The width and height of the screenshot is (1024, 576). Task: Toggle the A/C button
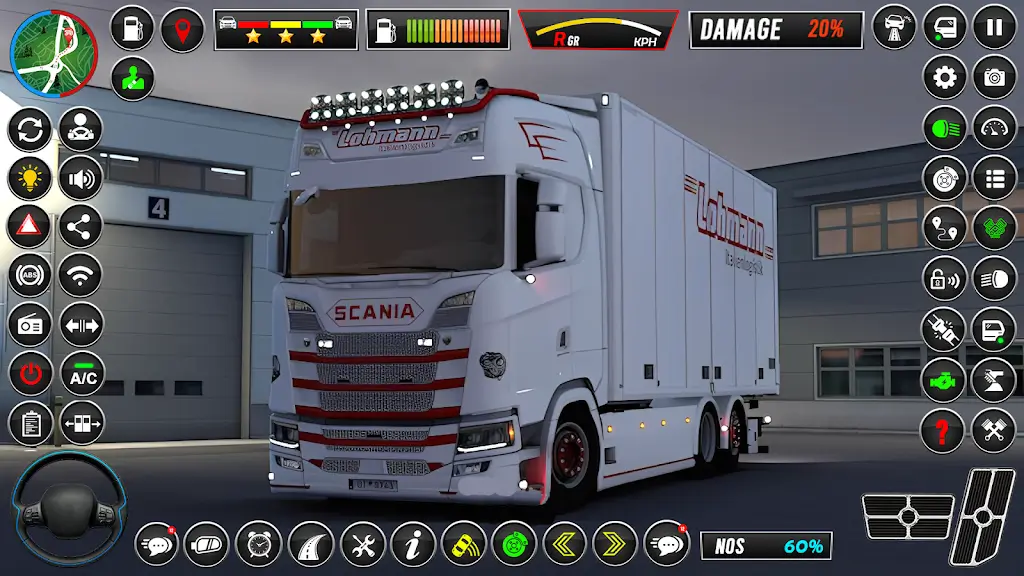[81, 375]
